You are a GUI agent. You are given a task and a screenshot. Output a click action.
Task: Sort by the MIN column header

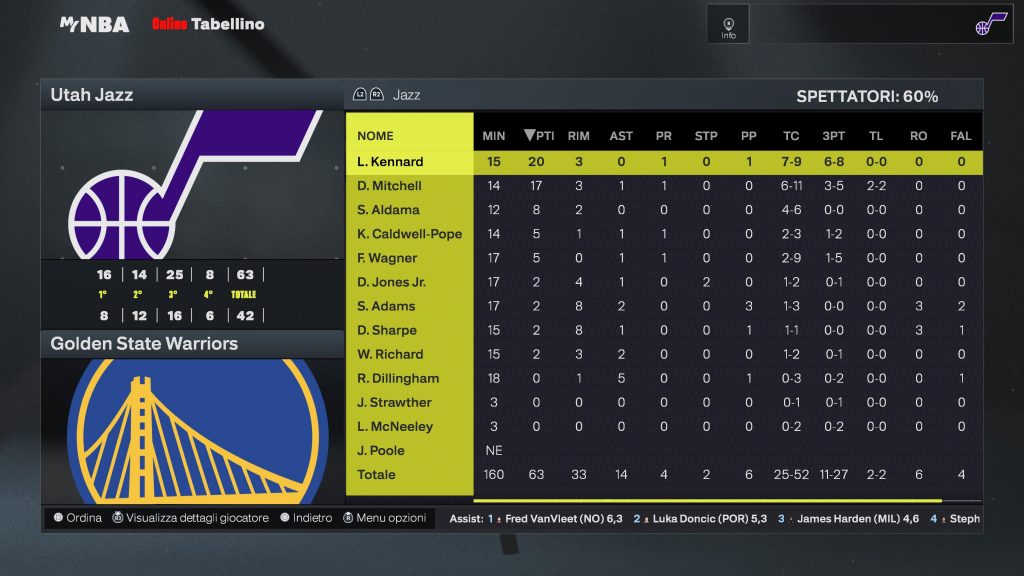point(494,136)
